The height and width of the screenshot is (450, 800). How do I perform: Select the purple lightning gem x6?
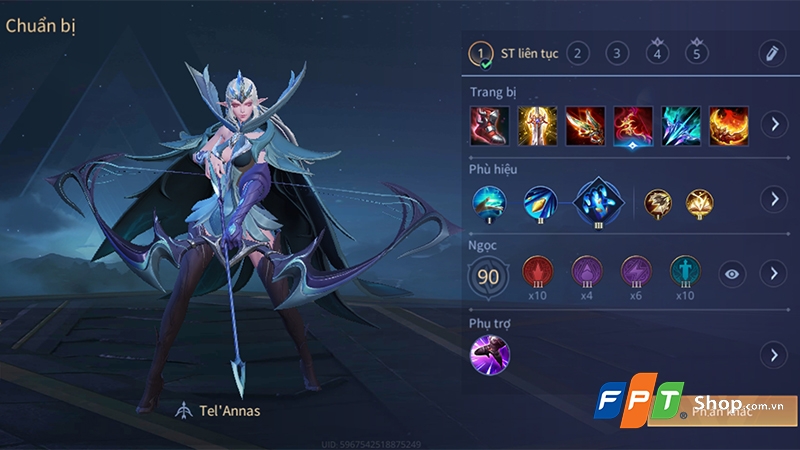[x=637, y=272]
